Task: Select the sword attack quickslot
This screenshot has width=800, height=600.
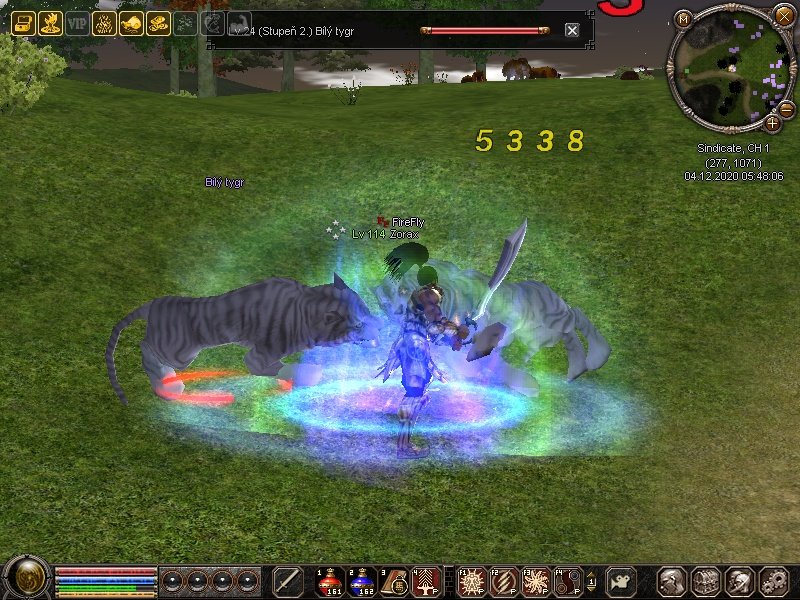Action: click(x=288, y=581)
